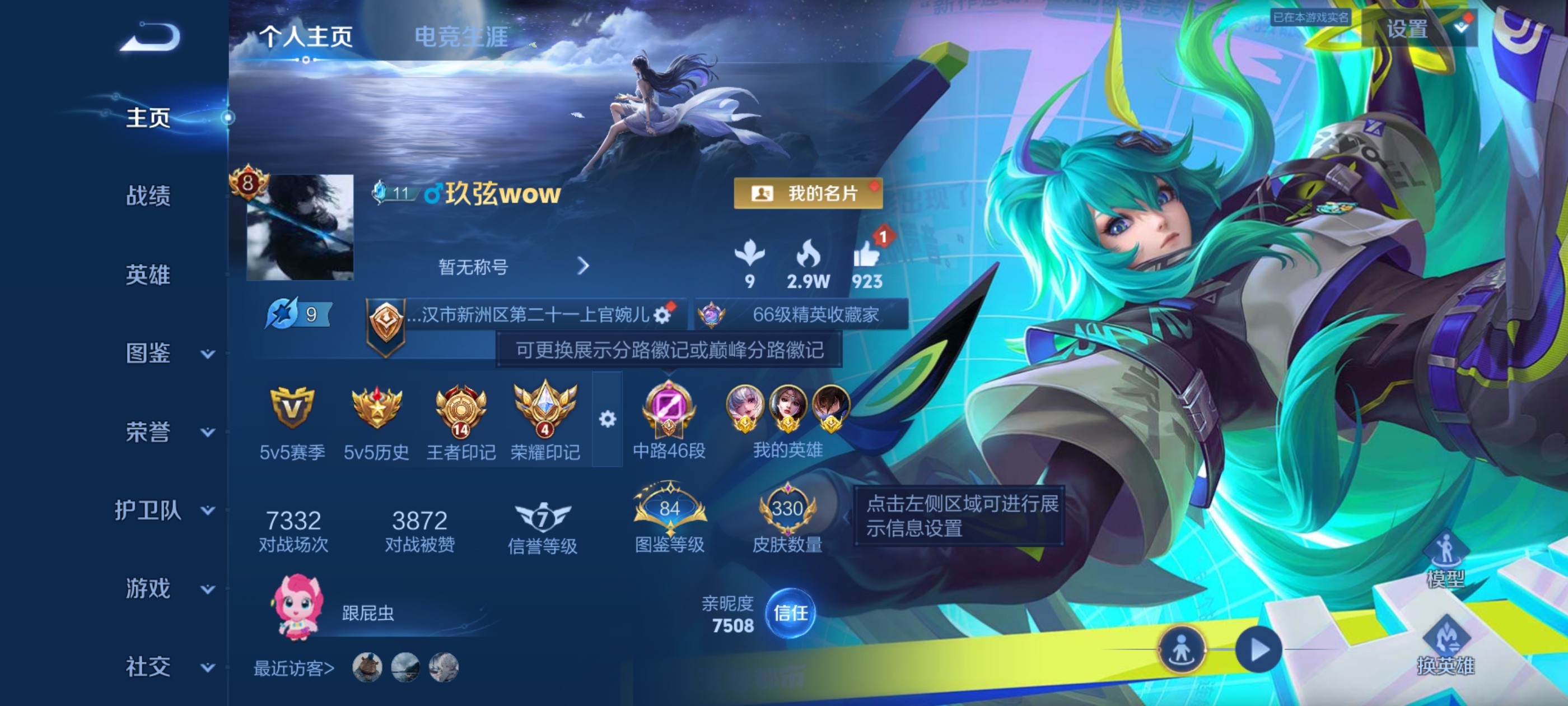Open the badge display settings gear icon
The width and height of the screenshot is (1568, 706).
(608, 420)
